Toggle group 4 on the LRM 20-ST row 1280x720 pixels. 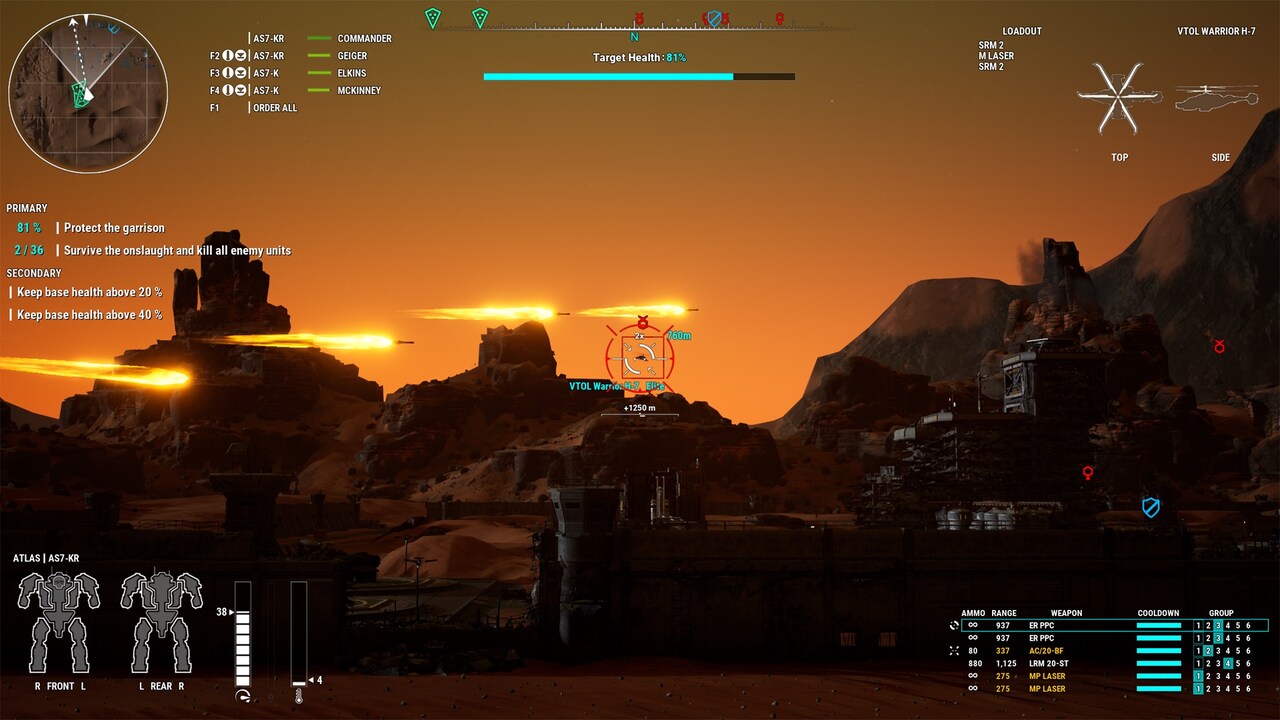click(1228, 663)
